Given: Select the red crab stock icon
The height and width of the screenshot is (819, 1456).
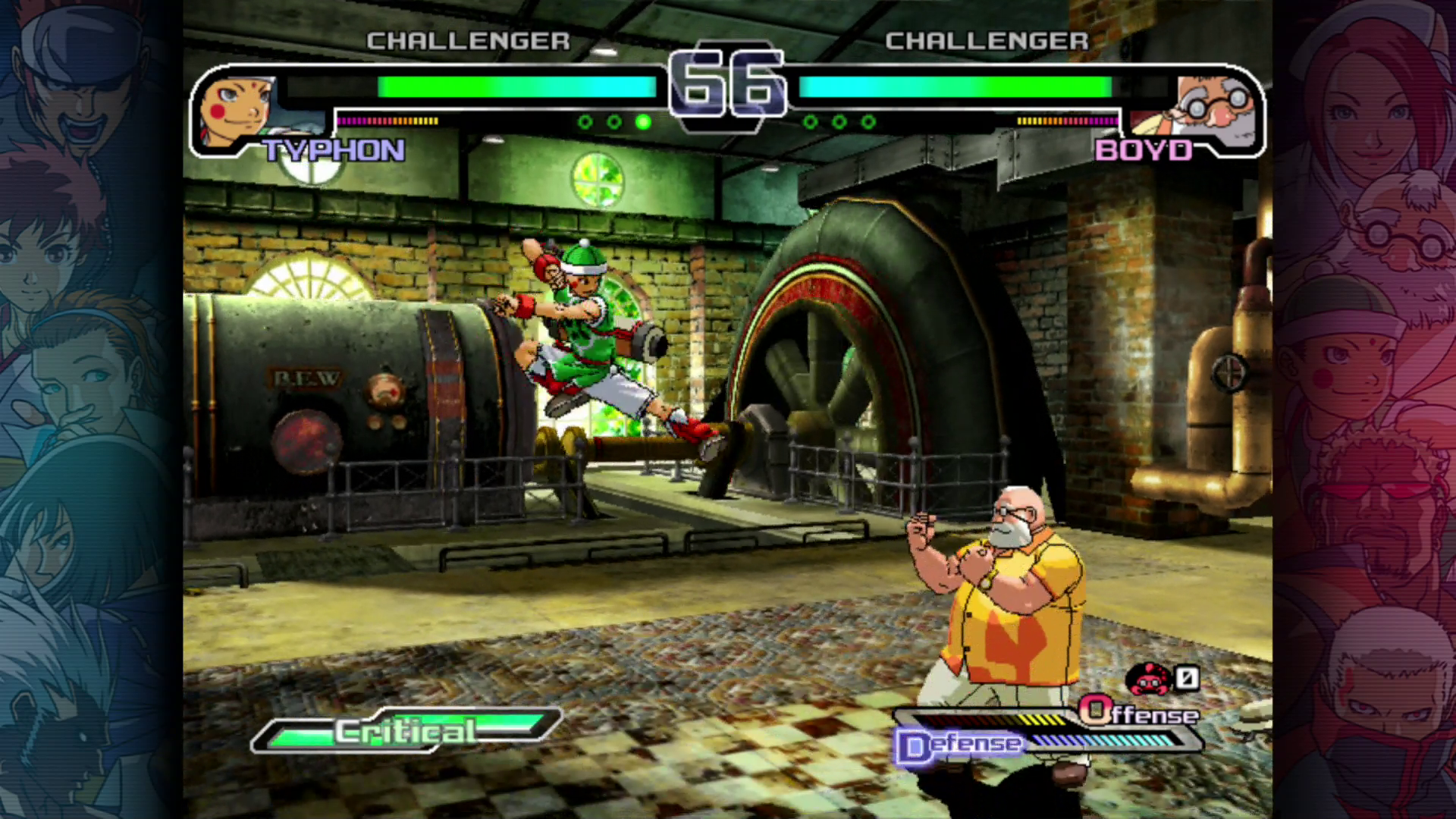Looking at the screenshot, I should 1149,679.
